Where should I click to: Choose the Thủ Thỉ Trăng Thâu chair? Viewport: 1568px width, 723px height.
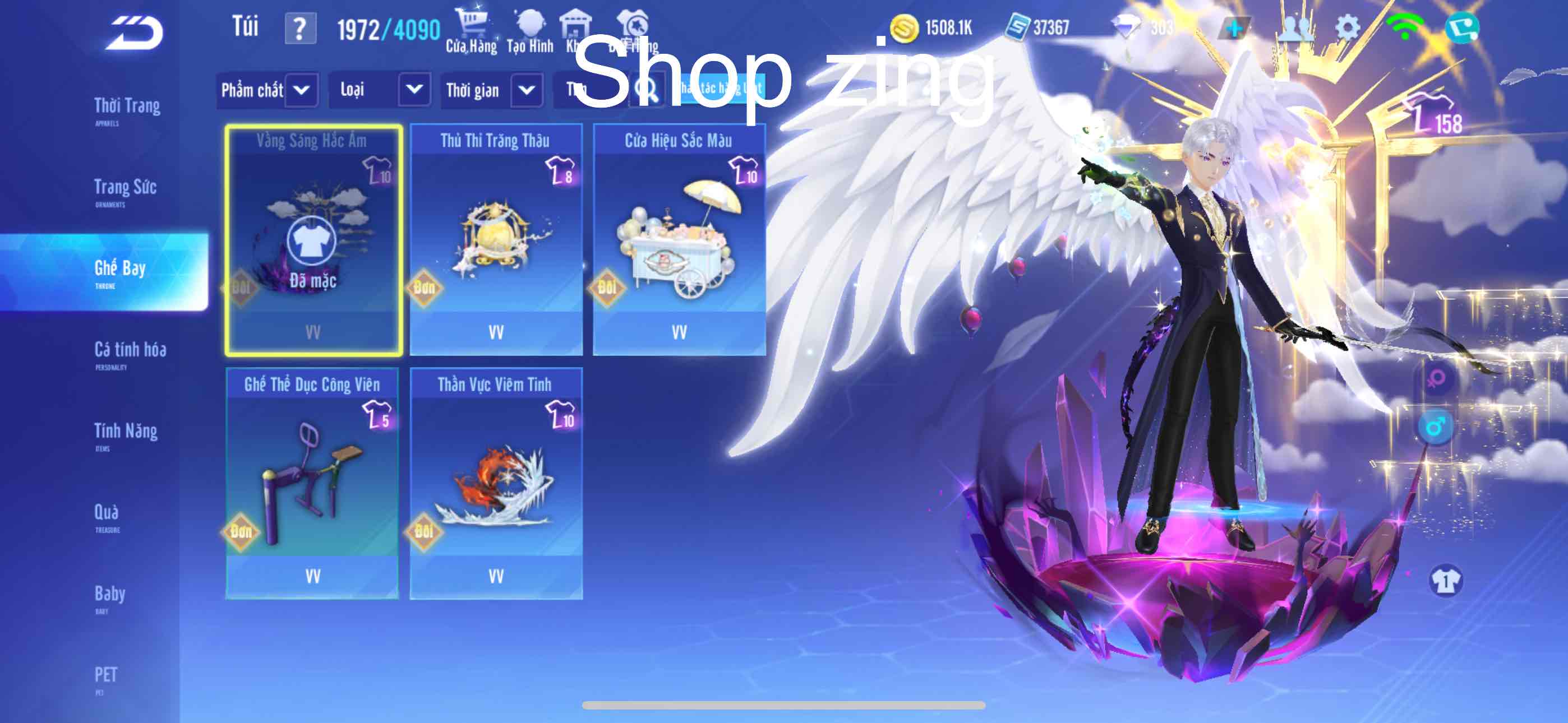pyautogui.click(x=496, y=240)
